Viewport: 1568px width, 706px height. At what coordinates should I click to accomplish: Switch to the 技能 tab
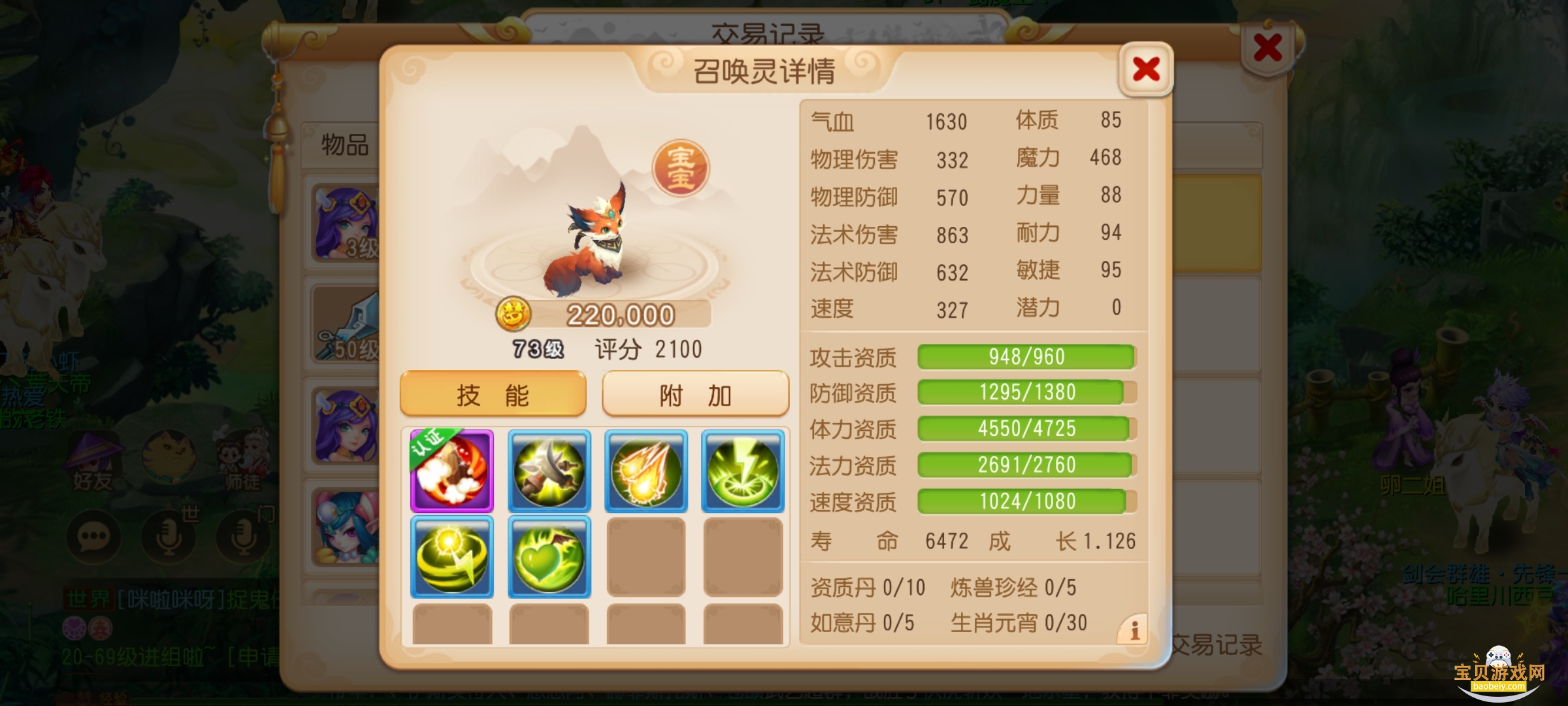point(493,394)
